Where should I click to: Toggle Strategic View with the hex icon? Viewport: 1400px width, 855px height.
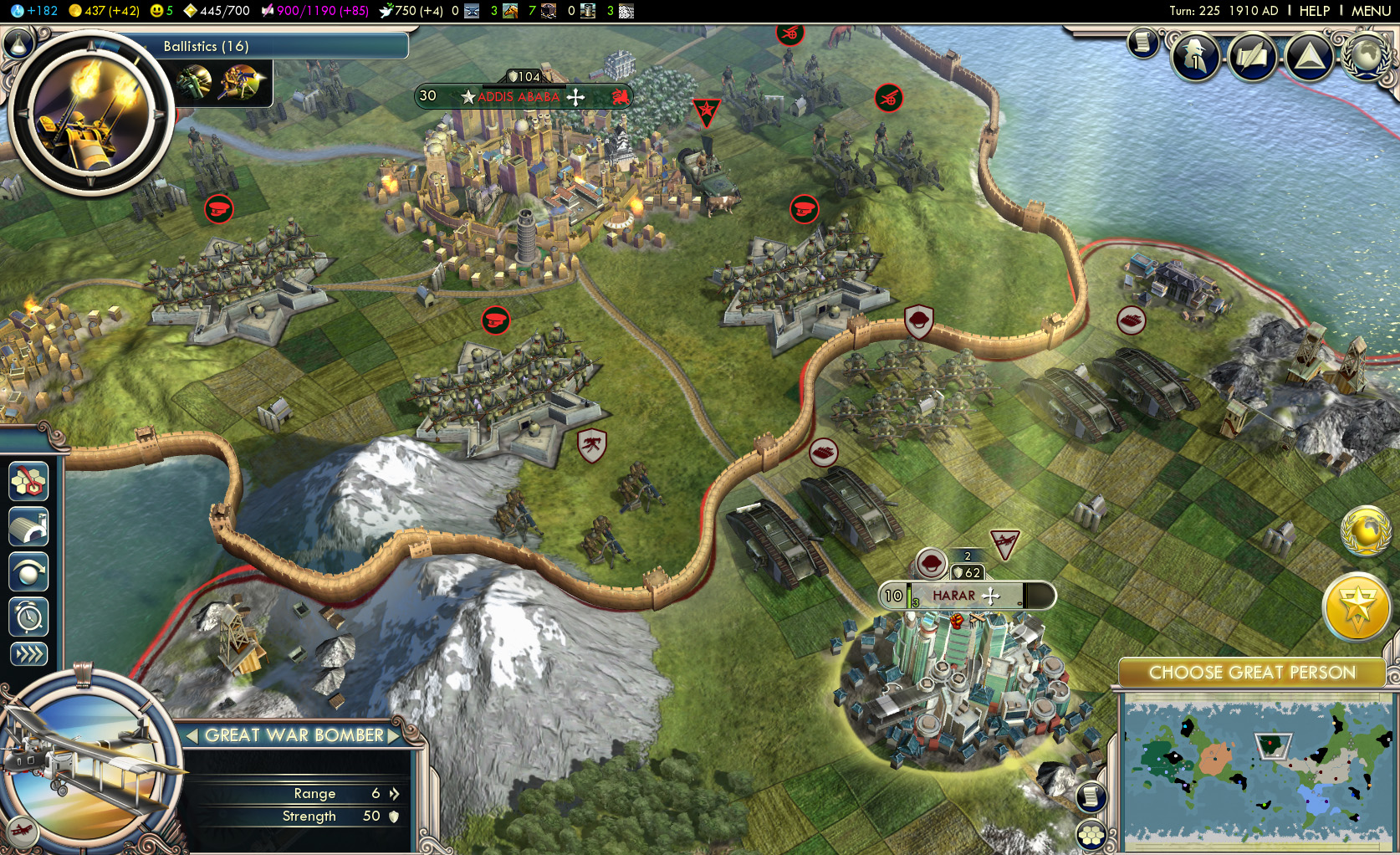coord(29,483)
